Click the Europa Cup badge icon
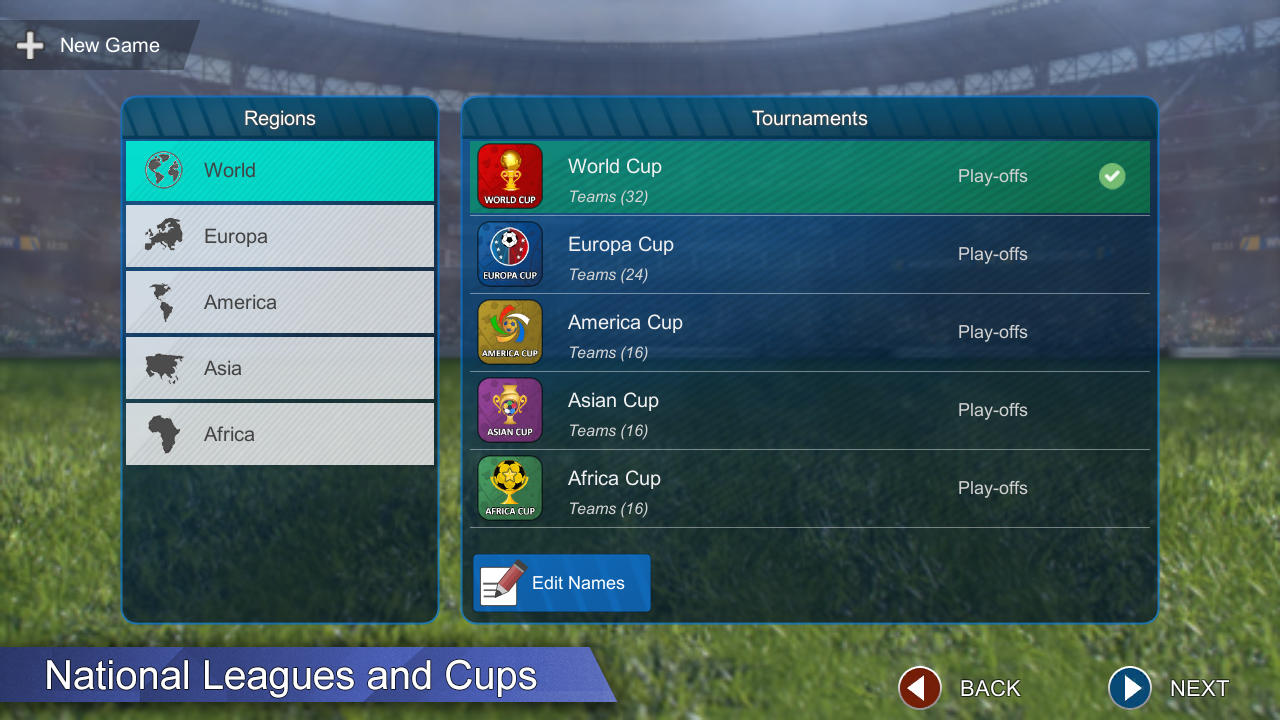The image size is (1280, 720). pyautogui.click(x=509, y=254)
